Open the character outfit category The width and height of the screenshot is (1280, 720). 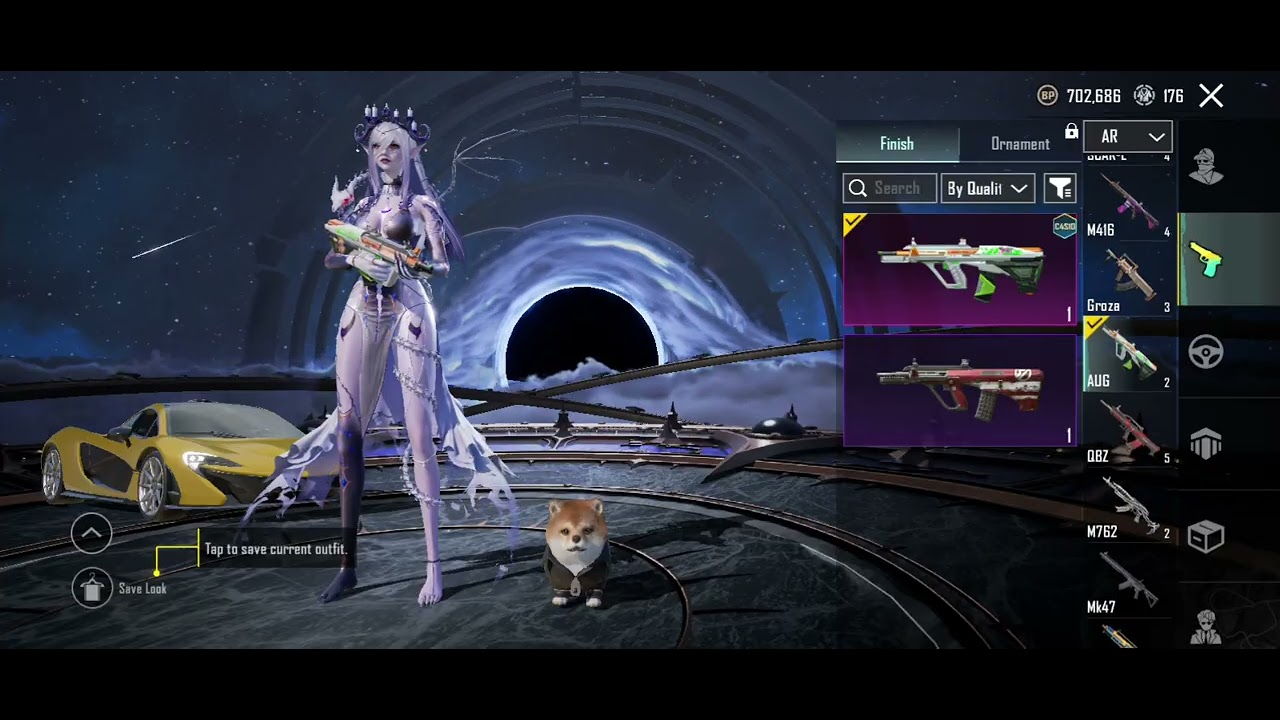1206,167
